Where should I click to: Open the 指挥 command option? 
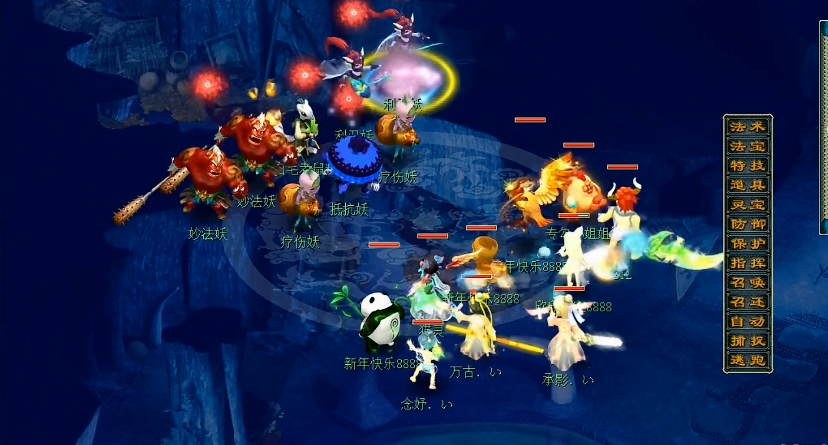[748, 263]
